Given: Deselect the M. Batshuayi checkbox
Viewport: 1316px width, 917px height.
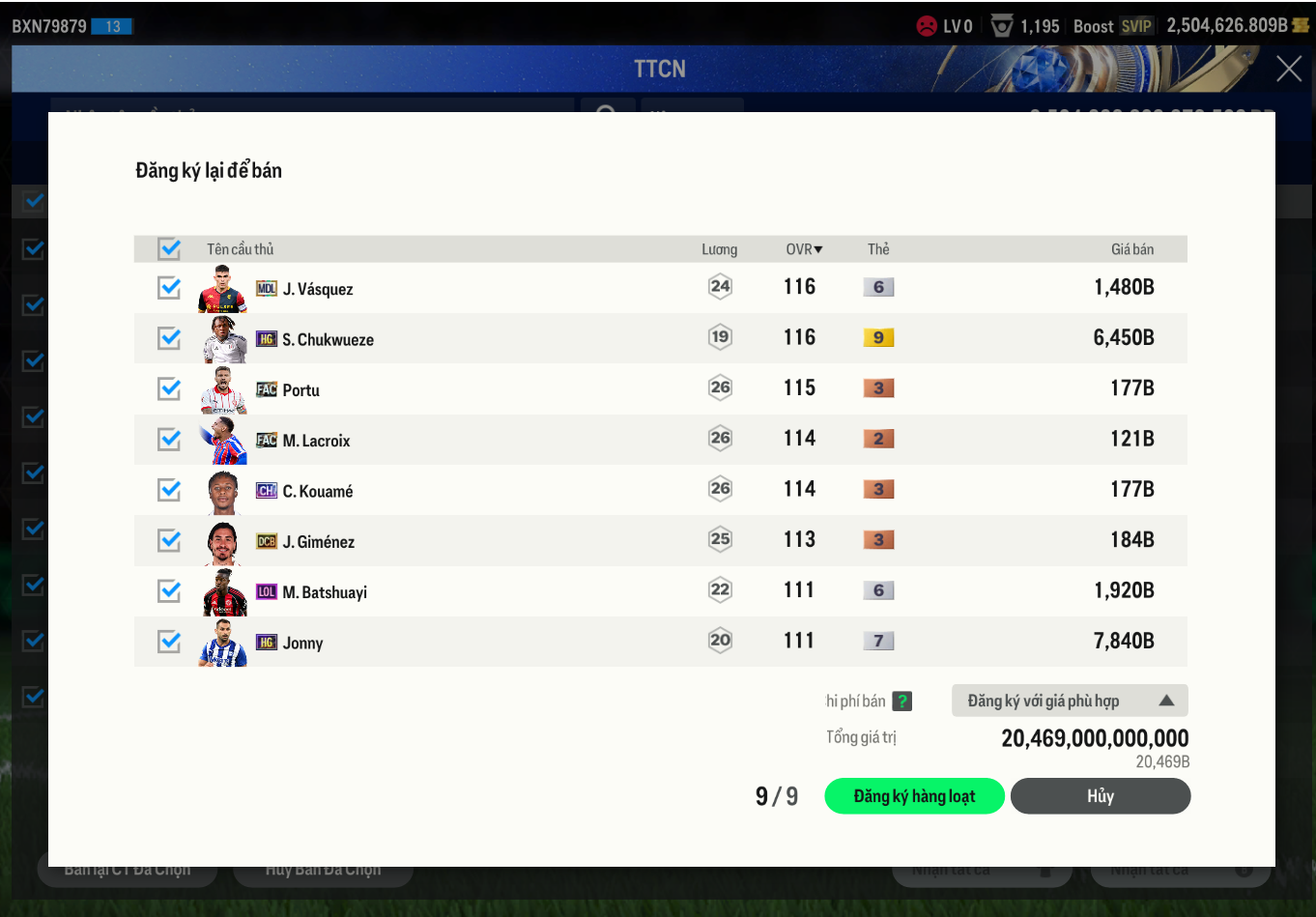Looking at the screenshot, I should (169, 590).
